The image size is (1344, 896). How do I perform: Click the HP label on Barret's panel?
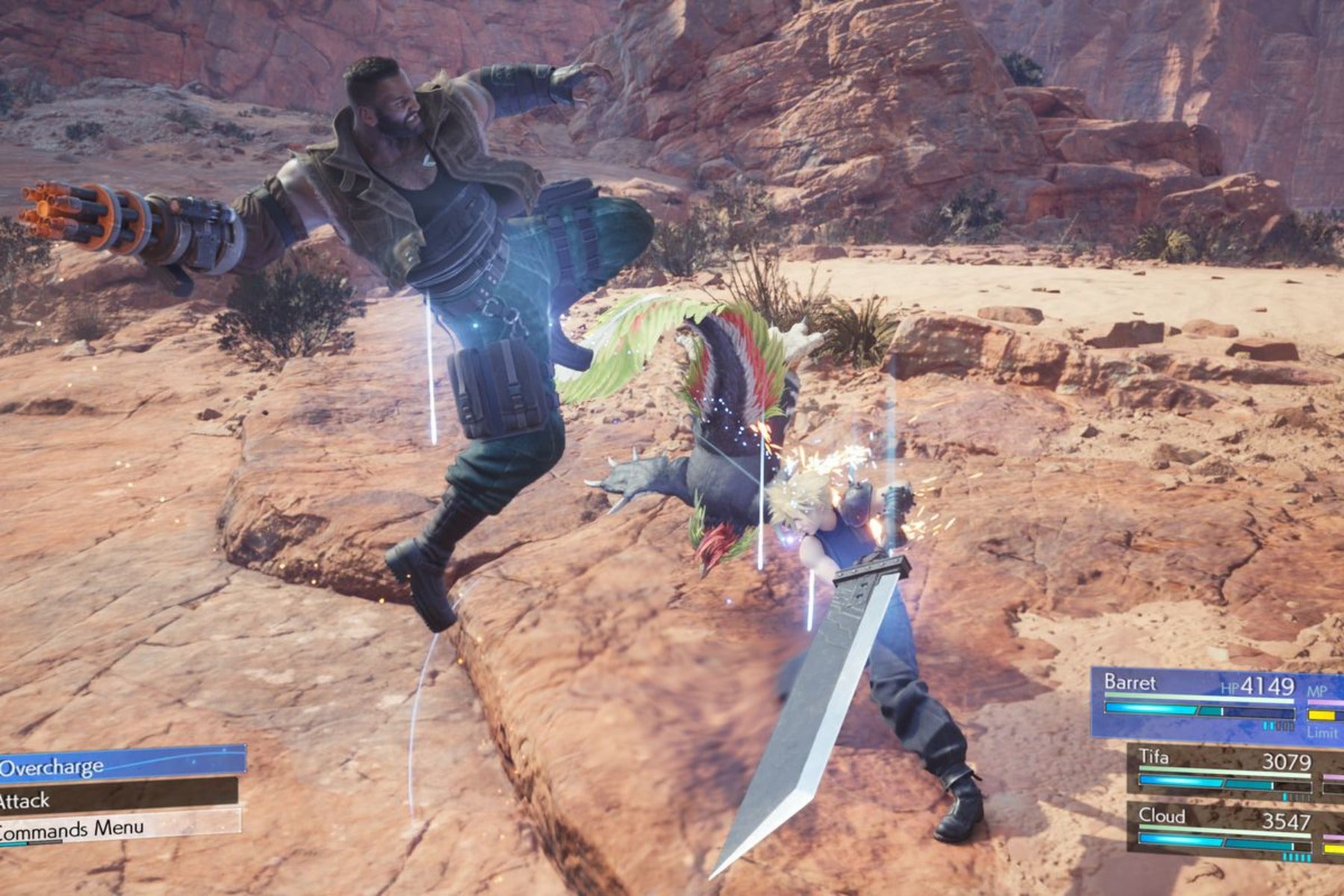[1229, 688]
